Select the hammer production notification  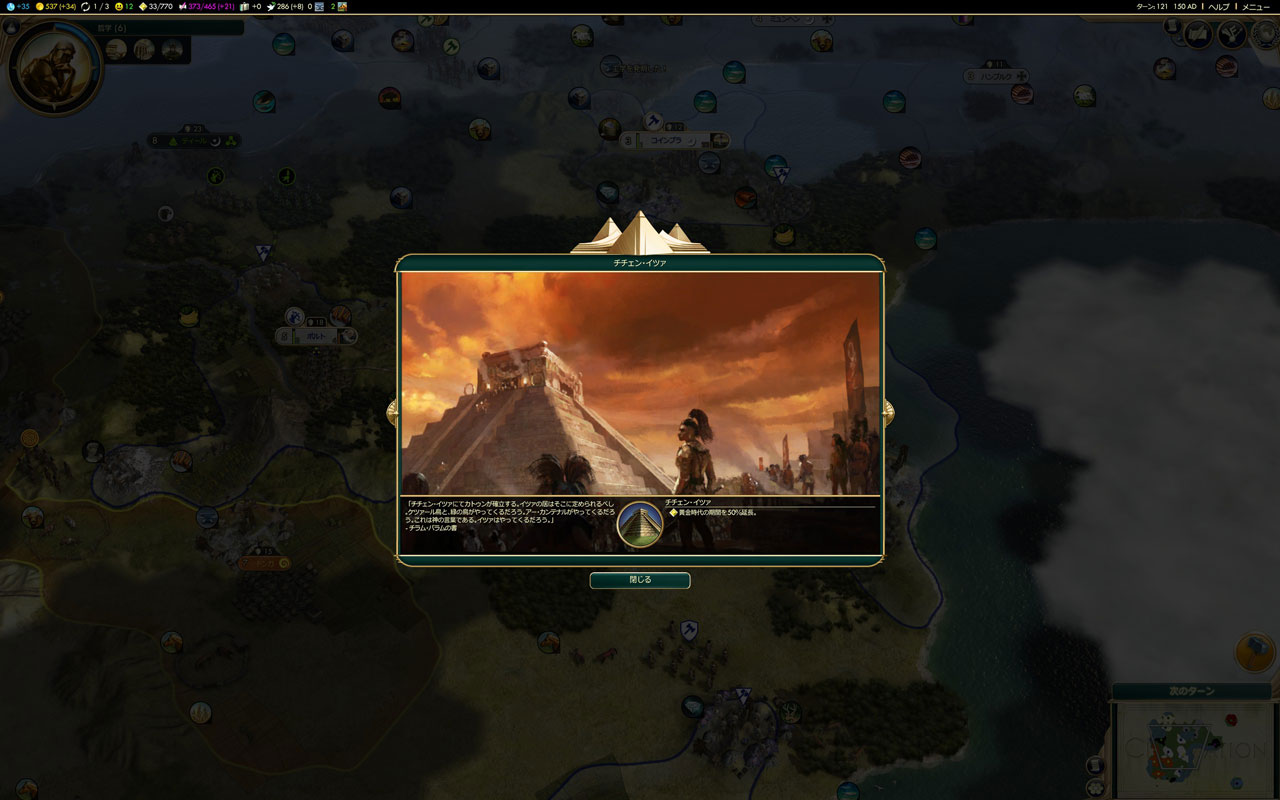coord(1254,652)
